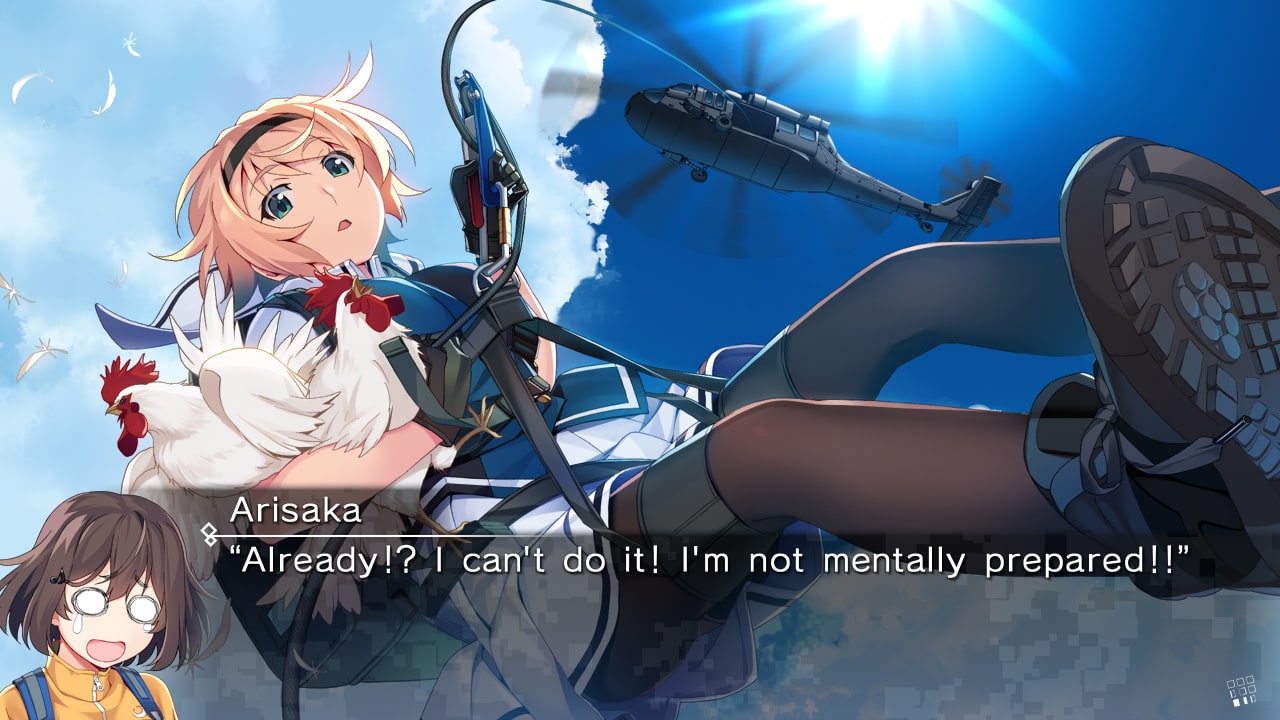The height and width of the screenshot is (720, 1280).
Task: Click the top-right square of the grid icon
Action: click(x=1250, y=680)
